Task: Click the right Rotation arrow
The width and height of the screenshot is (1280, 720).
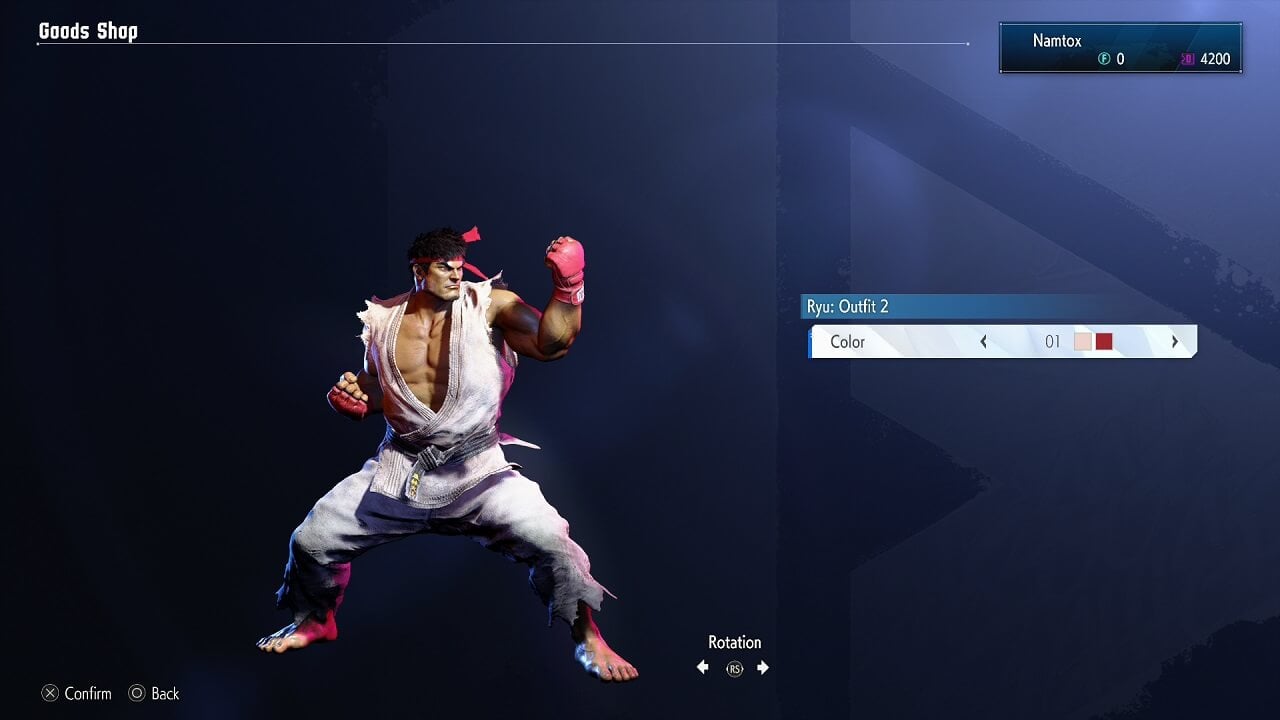Action: coord(763,666)
